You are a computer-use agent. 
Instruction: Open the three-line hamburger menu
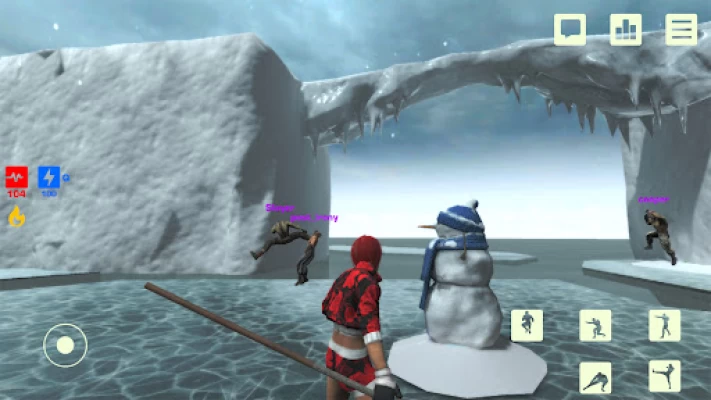682,29
